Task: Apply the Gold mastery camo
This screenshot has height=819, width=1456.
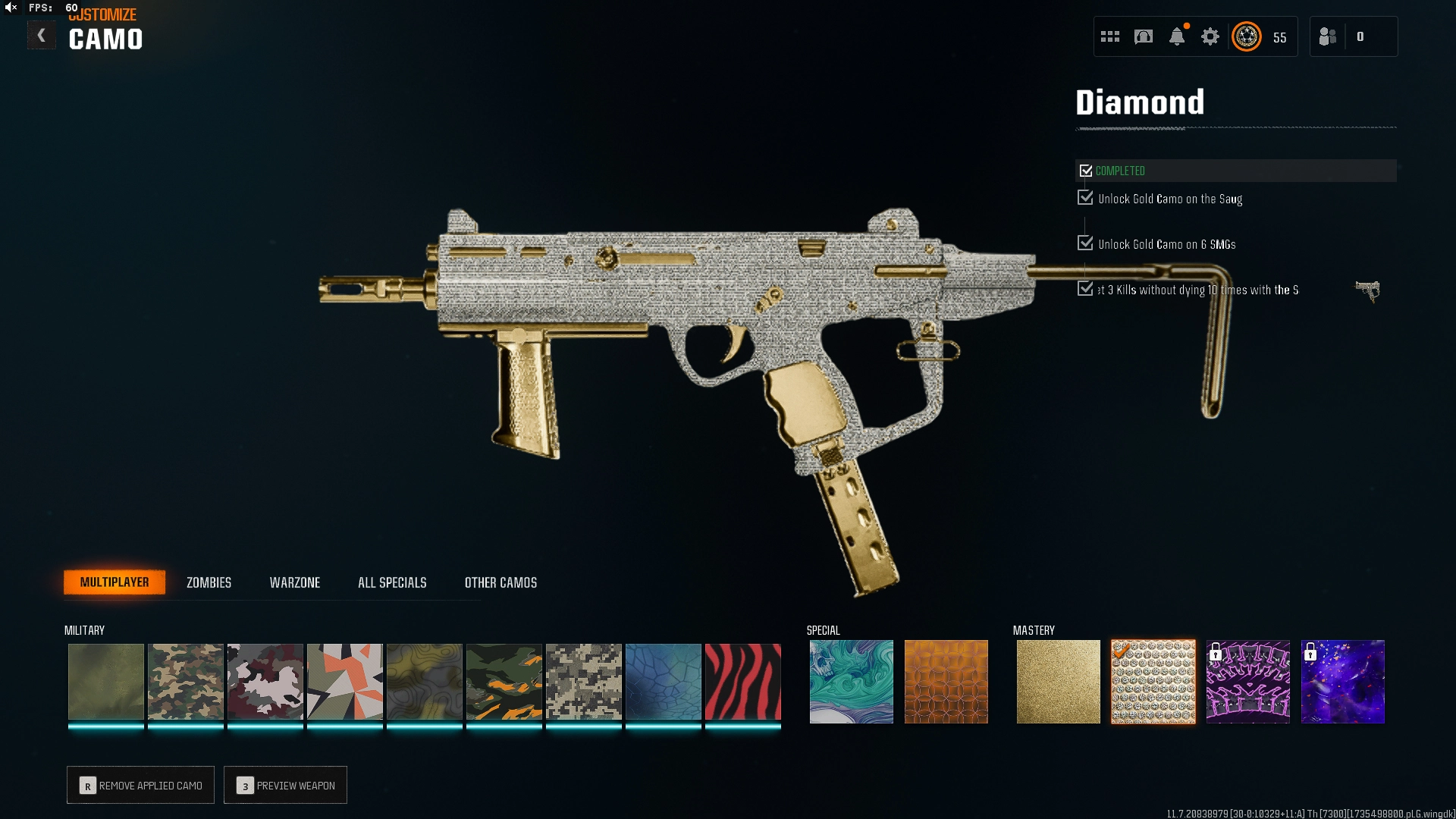Action: pos(1059,681)
